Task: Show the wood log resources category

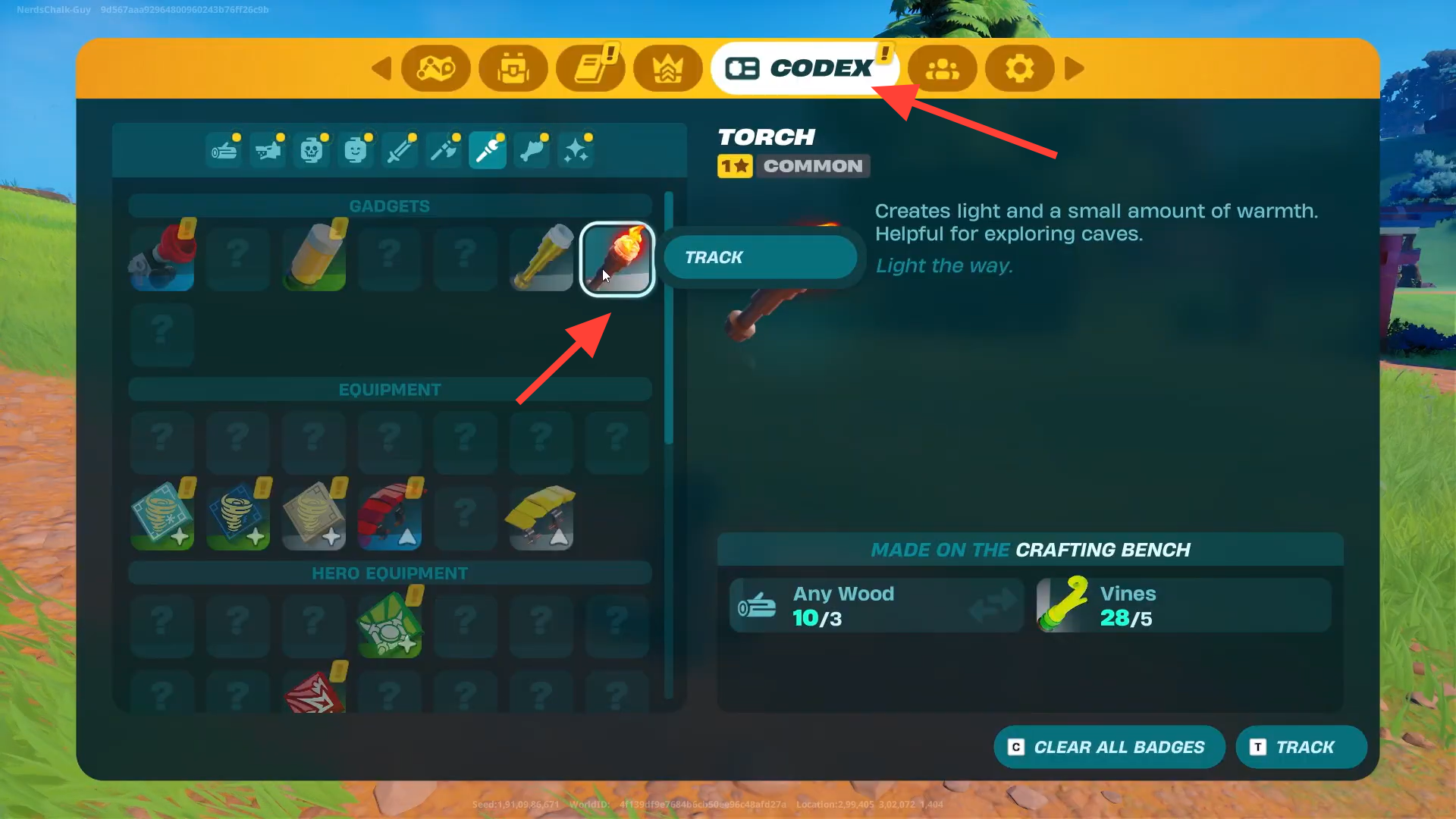Action: pos(224,150)
